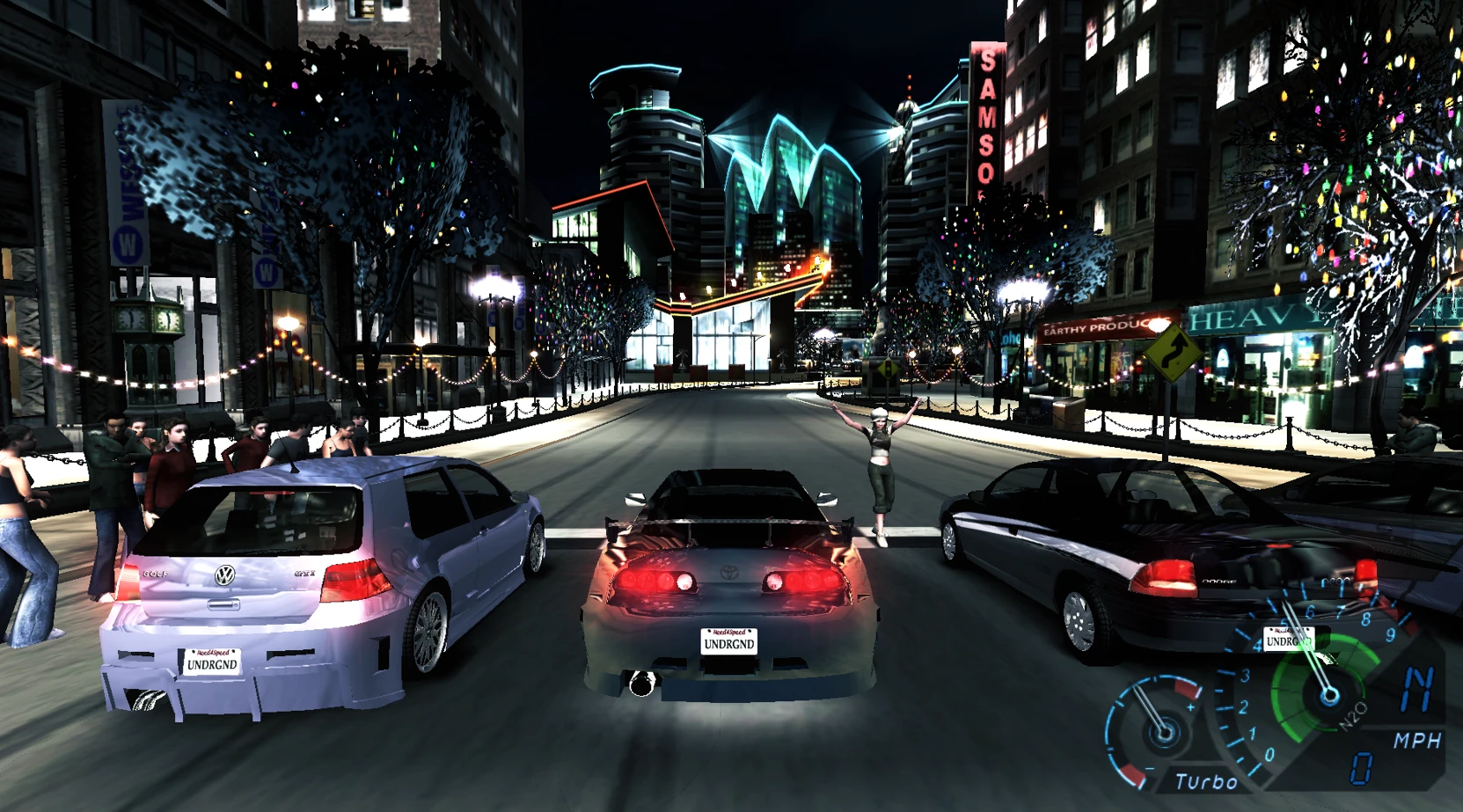
Task: Click the gear indicator showing N
Action: point(1419,688)
